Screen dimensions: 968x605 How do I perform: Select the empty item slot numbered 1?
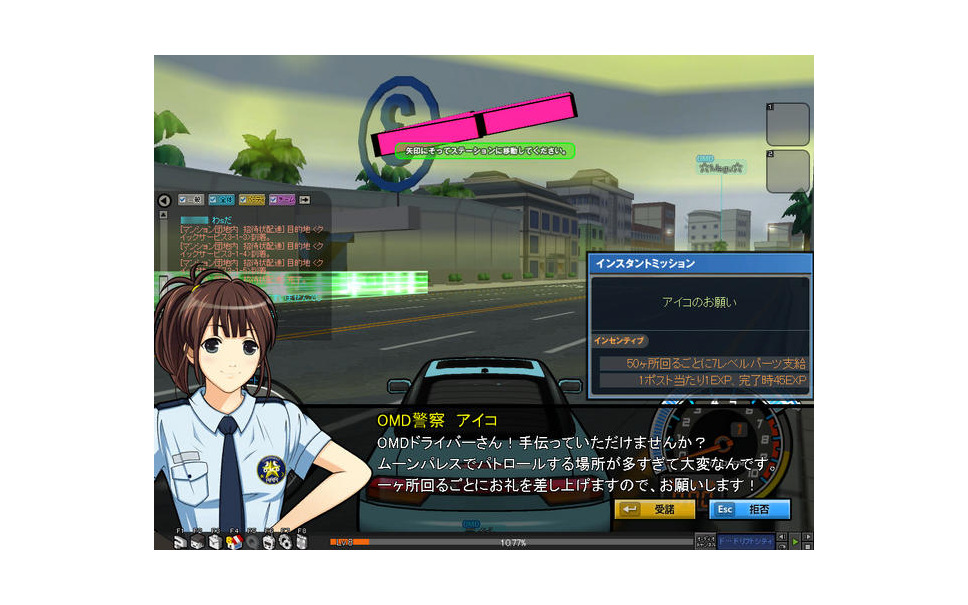(x=788, y=124)
